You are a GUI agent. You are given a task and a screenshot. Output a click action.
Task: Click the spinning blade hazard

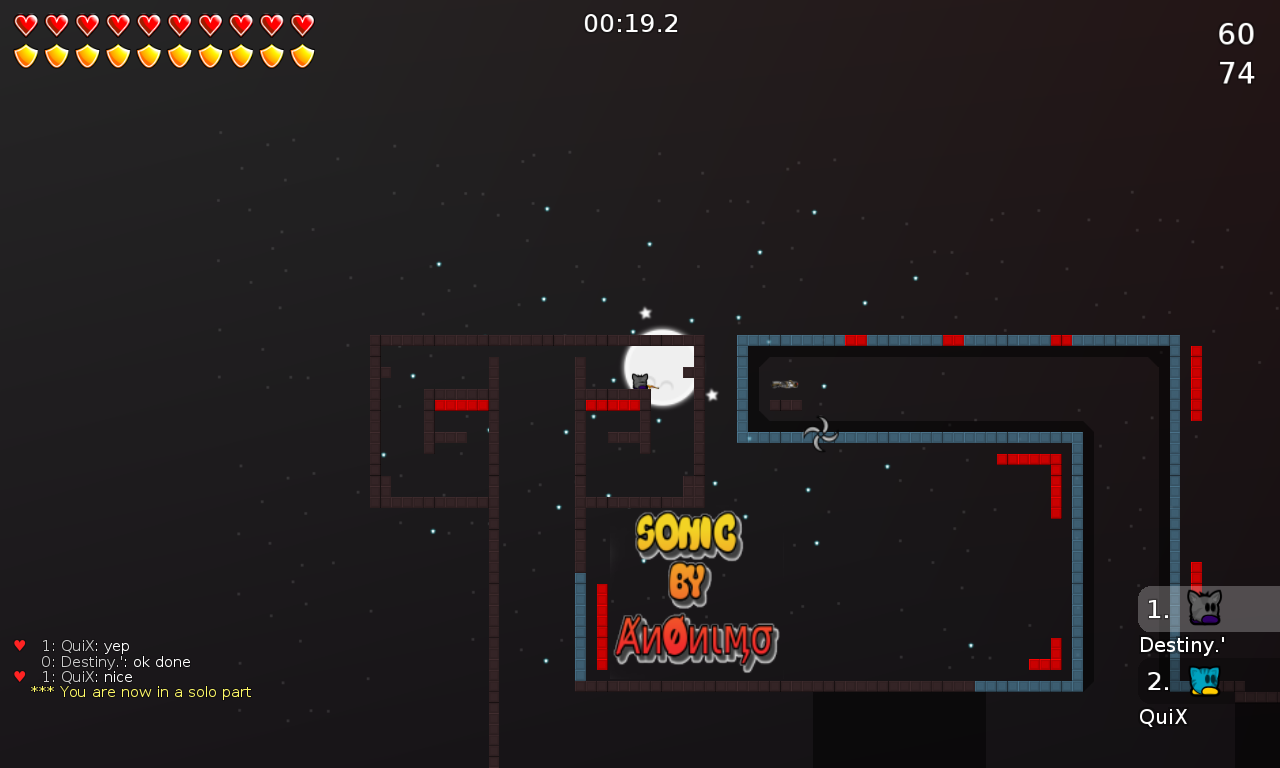pyautogui.click(x=820, y=433)
